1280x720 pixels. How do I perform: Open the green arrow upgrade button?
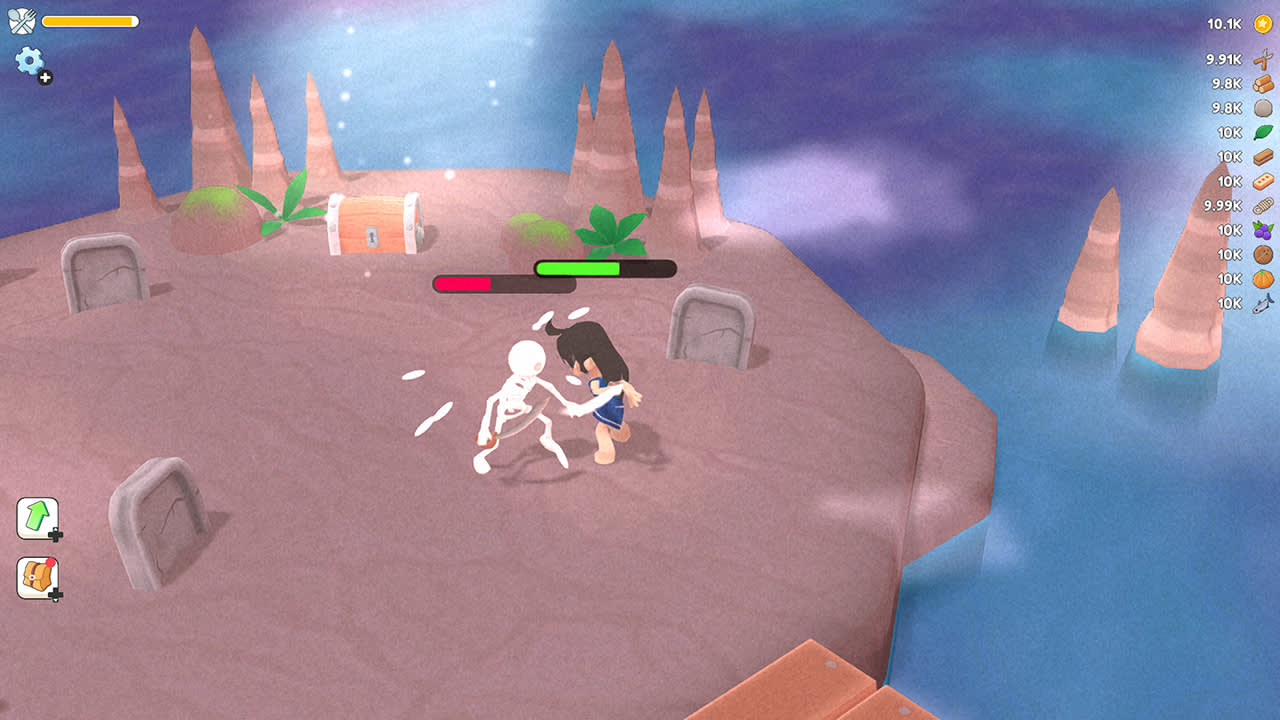(37, 517)
